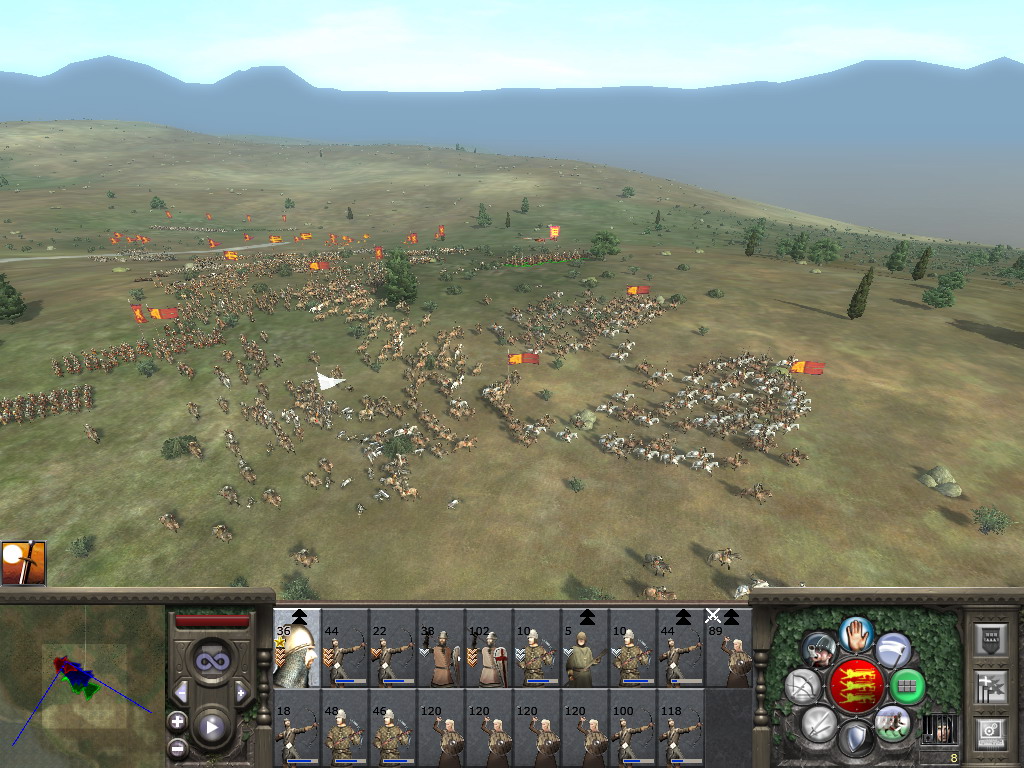This screenshot has height=768, width=1024.
Task: Select the unit card with 102 soldiers
Action: tap(489, 648)
